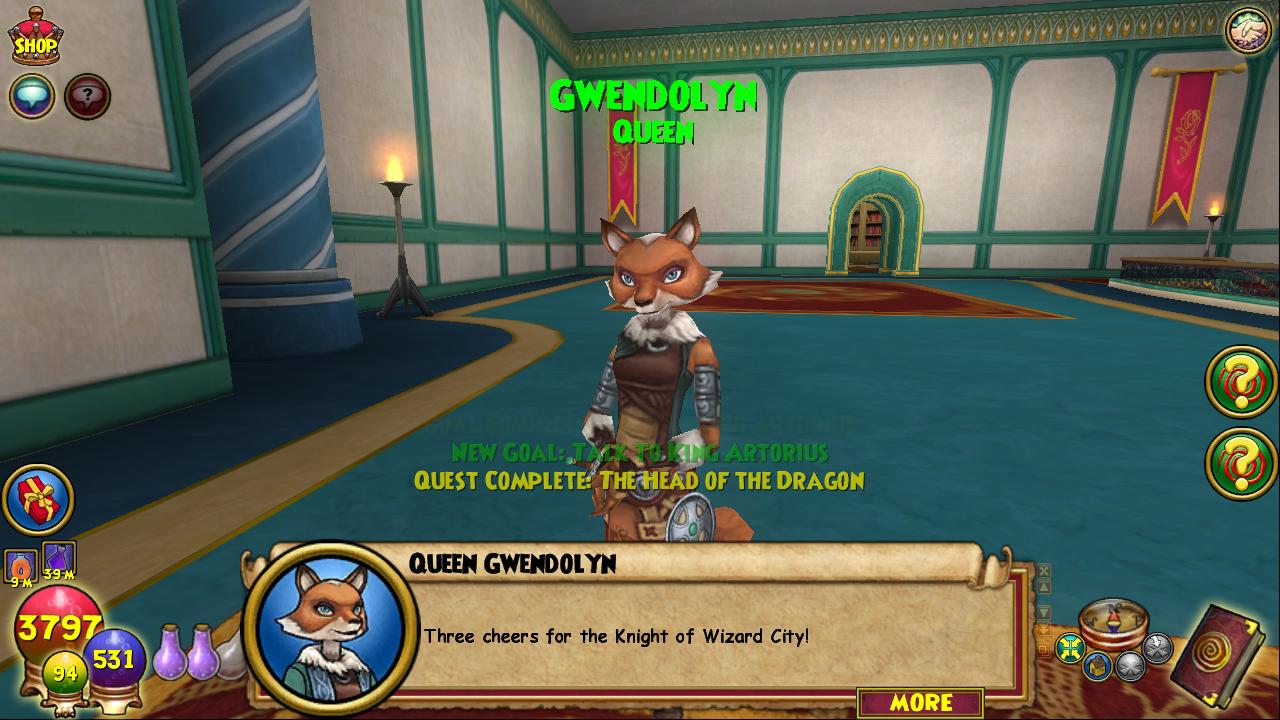The width and height of the screenshot is (1280, 720).
Task: Open the red gift box icon
Action: pyautogui.click(x=38, y=499)
